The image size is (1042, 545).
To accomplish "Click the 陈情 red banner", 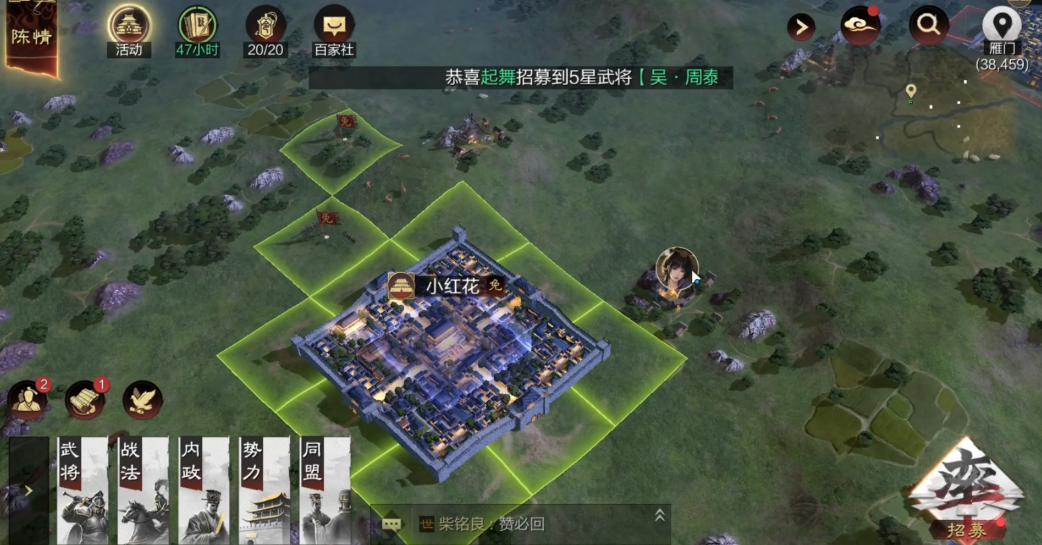I will (30, 38).
